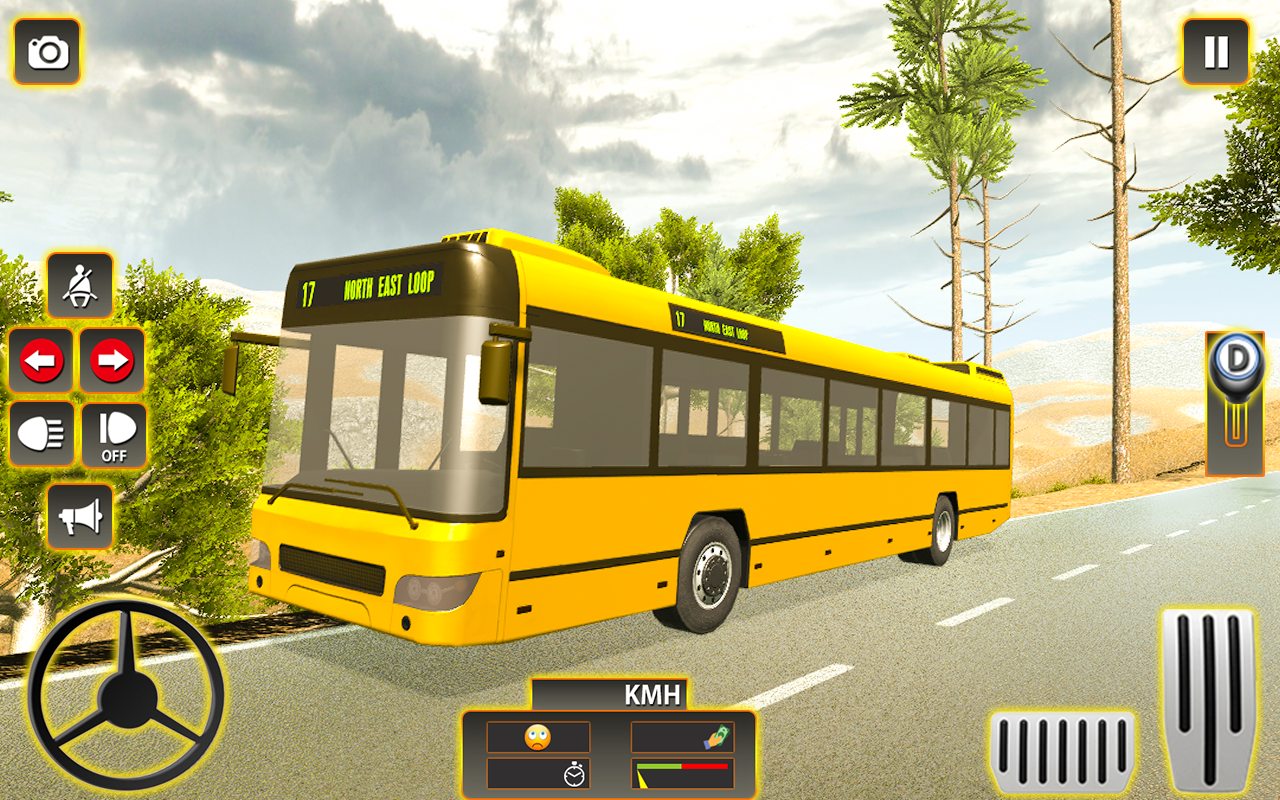
Task: Honk the horn with the megaphone icon
Action: point(81,516)
